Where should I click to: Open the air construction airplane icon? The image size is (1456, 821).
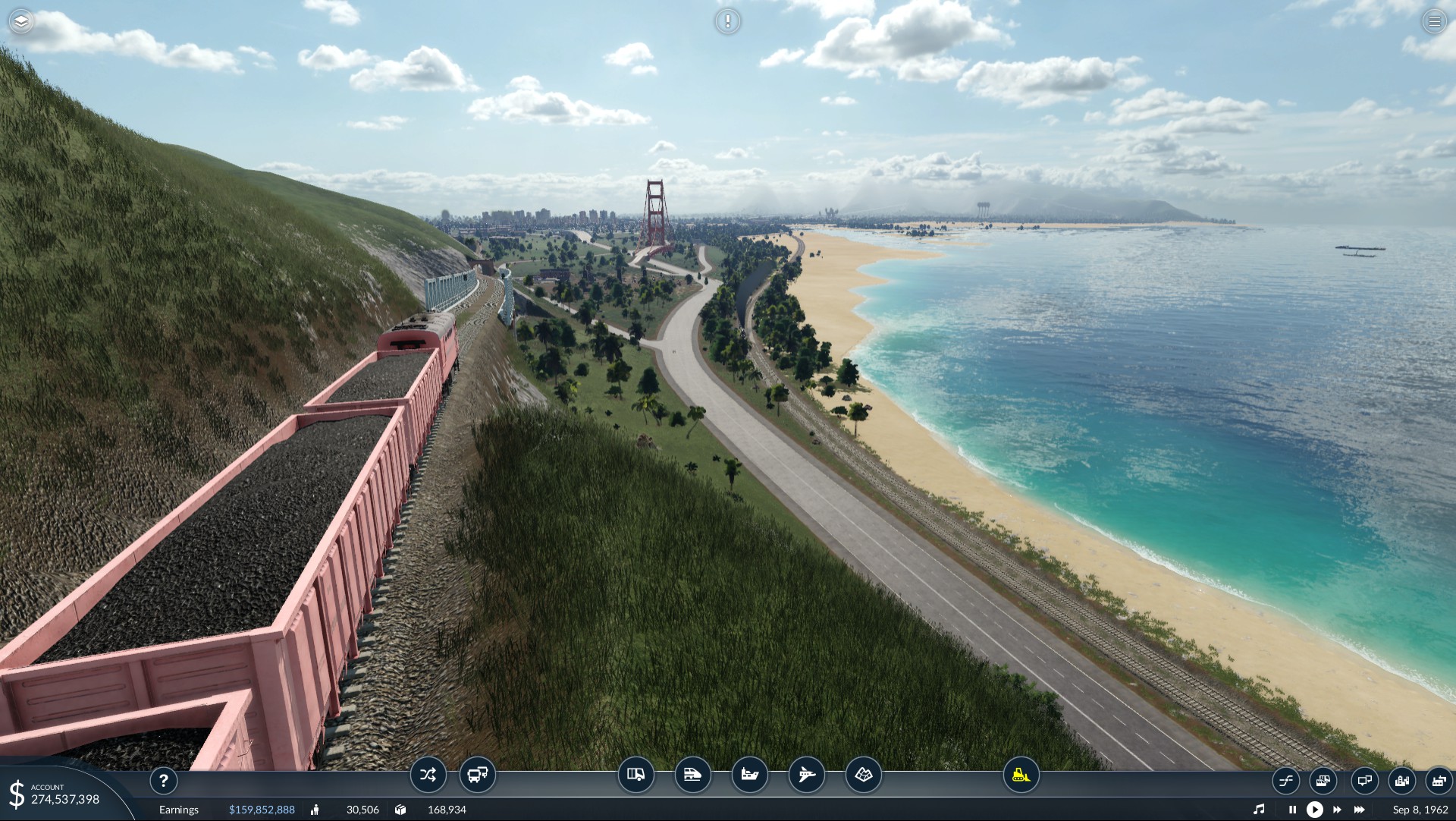tap(806, 775)
